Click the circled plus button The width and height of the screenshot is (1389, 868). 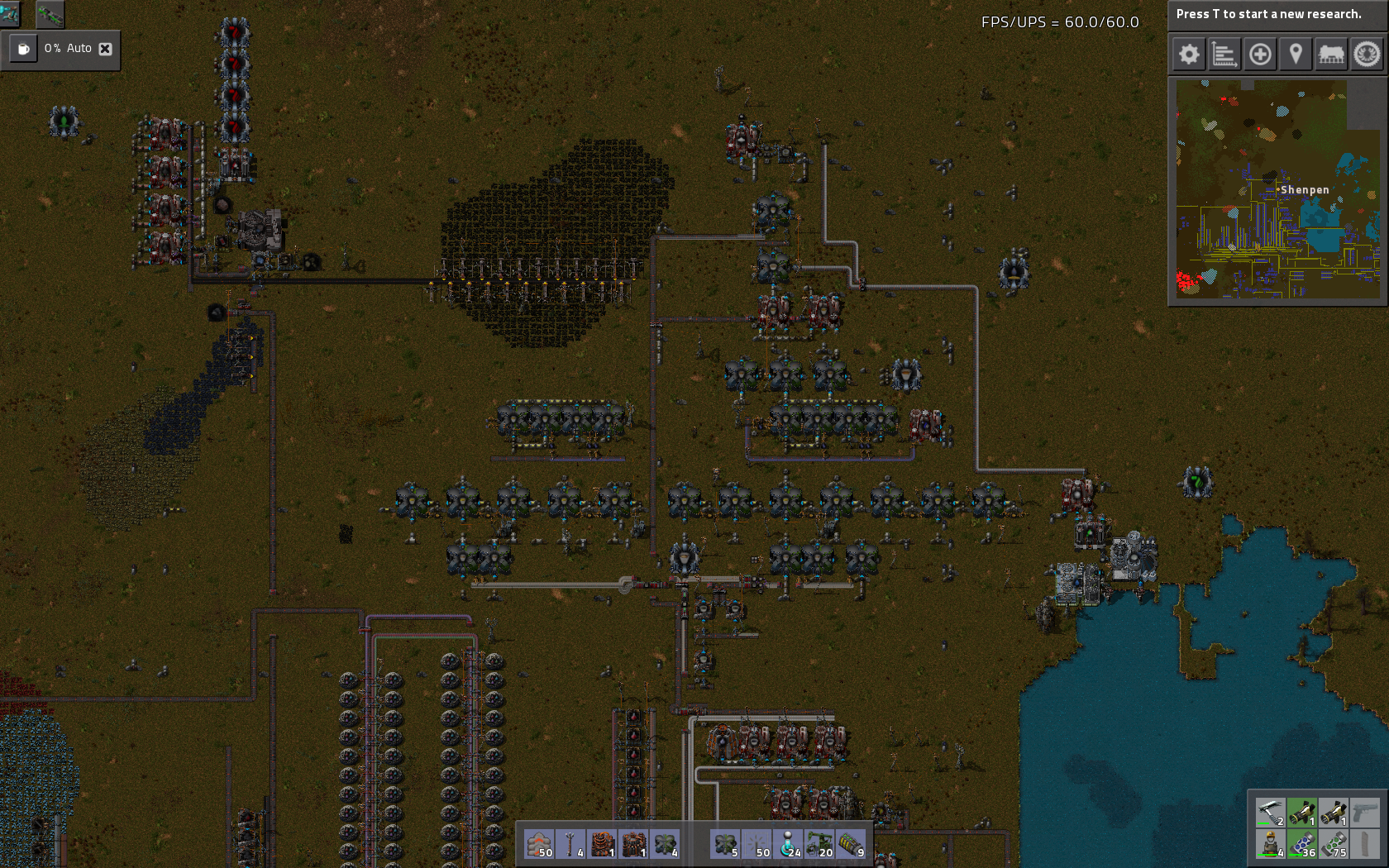point(1260,55)
